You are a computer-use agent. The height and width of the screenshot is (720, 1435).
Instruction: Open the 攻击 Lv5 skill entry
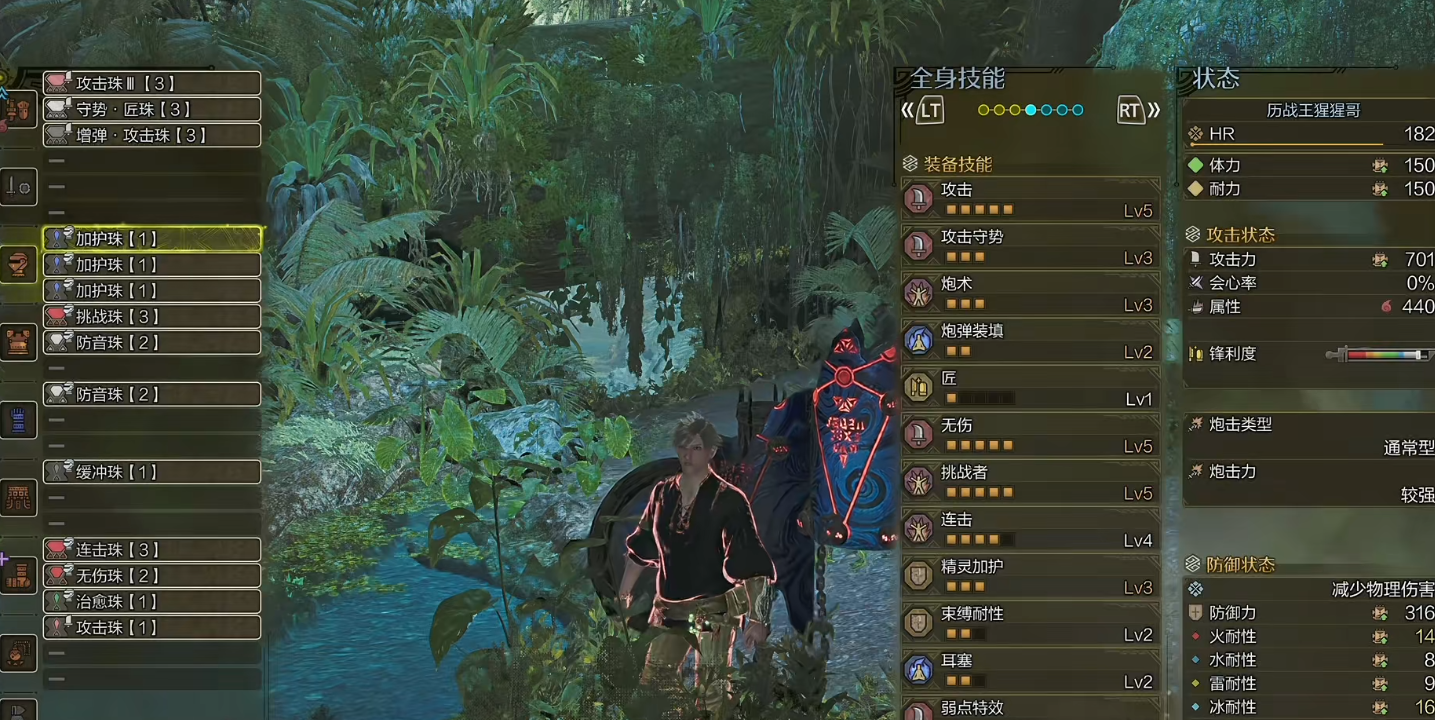[x=1030, y=199]
